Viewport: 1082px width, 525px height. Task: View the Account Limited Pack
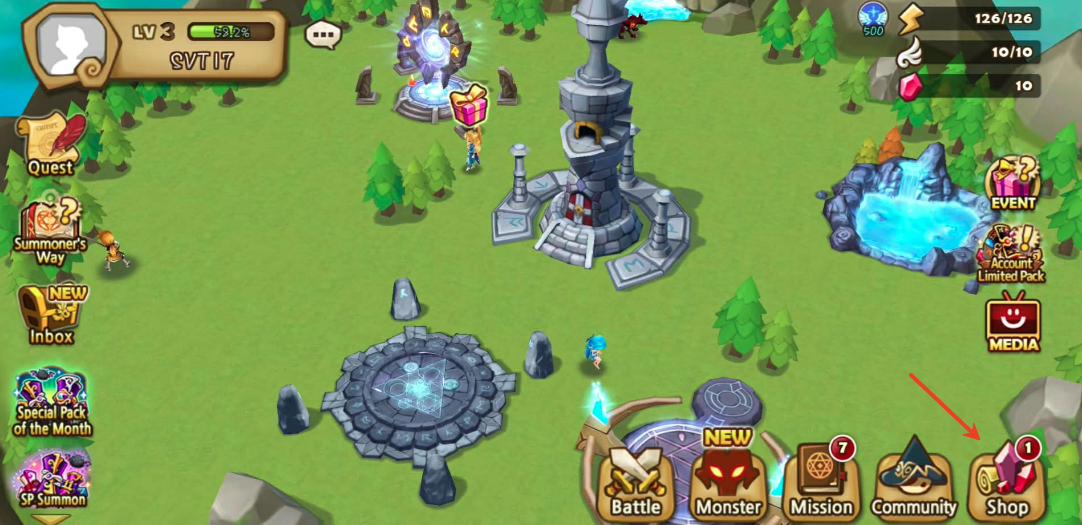coord(1011,254)
